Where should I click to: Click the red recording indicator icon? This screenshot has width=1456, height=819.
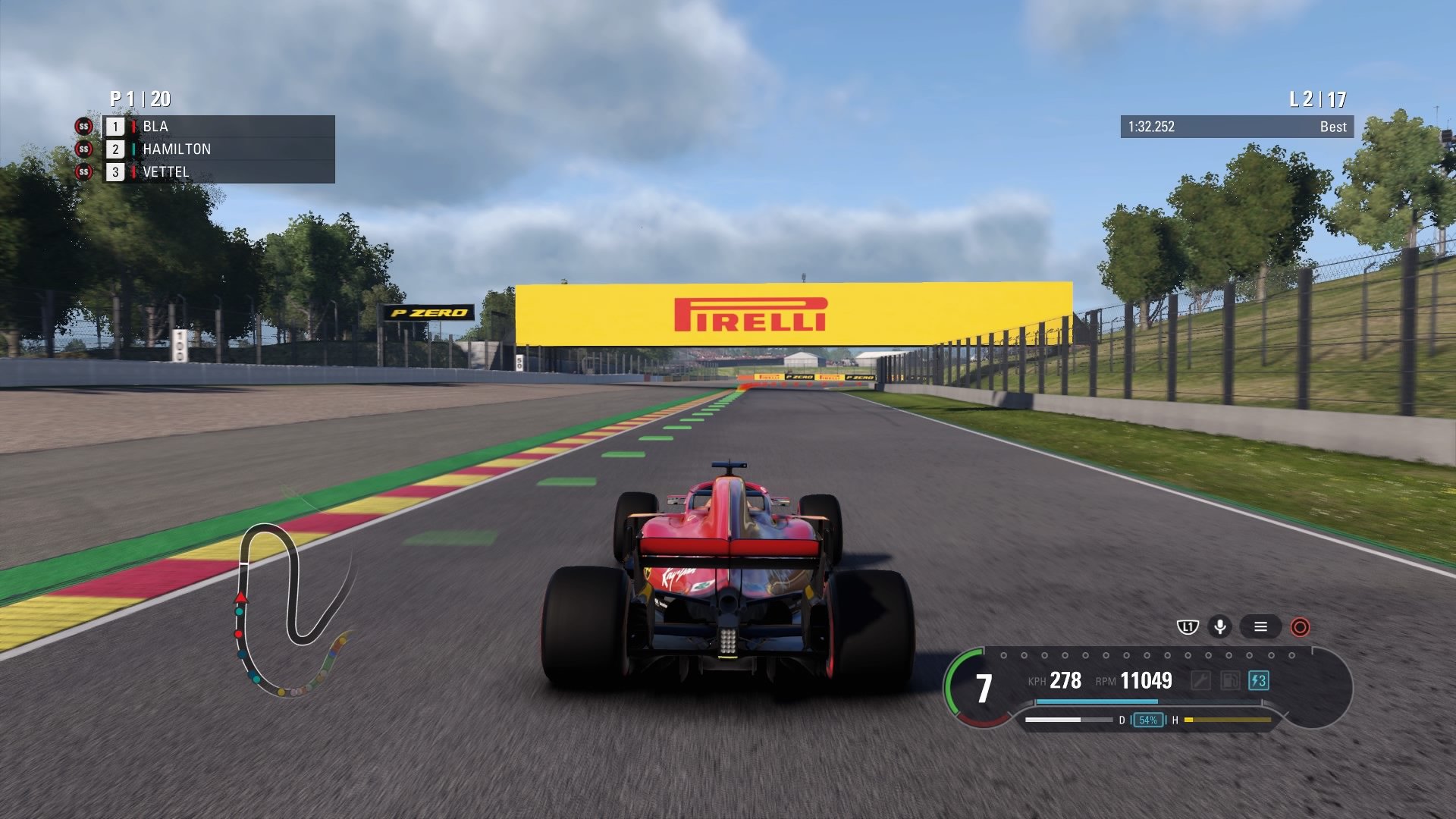point(1301,627)
